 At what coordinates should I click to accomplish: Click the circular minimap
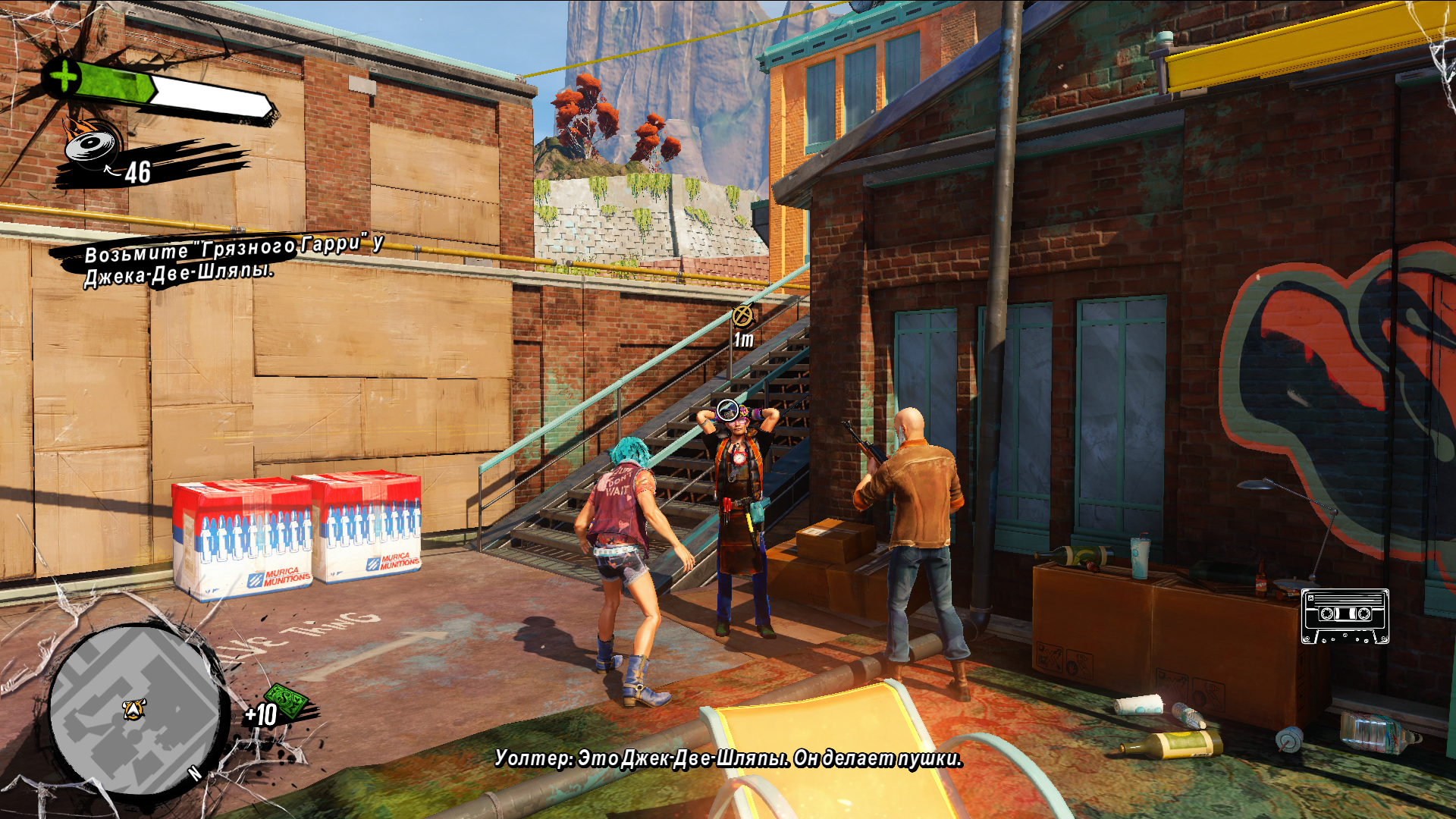[135, 710]
